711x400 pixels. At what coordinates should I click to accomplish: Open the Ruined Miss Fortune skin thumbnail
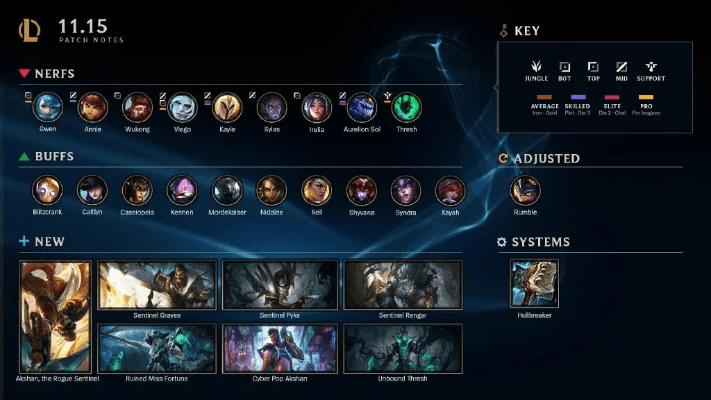[157, 347]
